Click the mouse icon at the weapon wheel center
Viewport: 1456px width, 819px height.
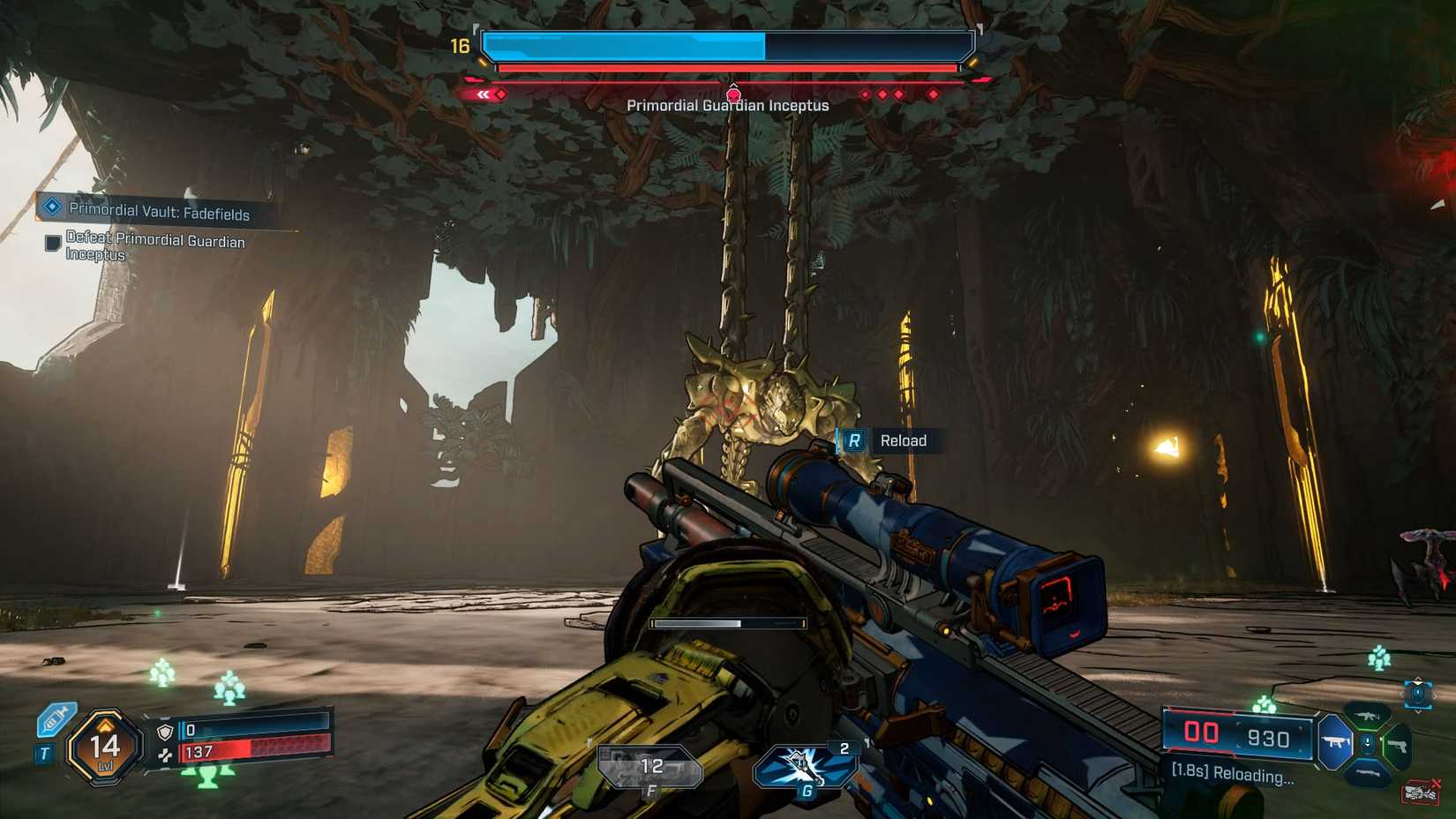coord(1367,744)
